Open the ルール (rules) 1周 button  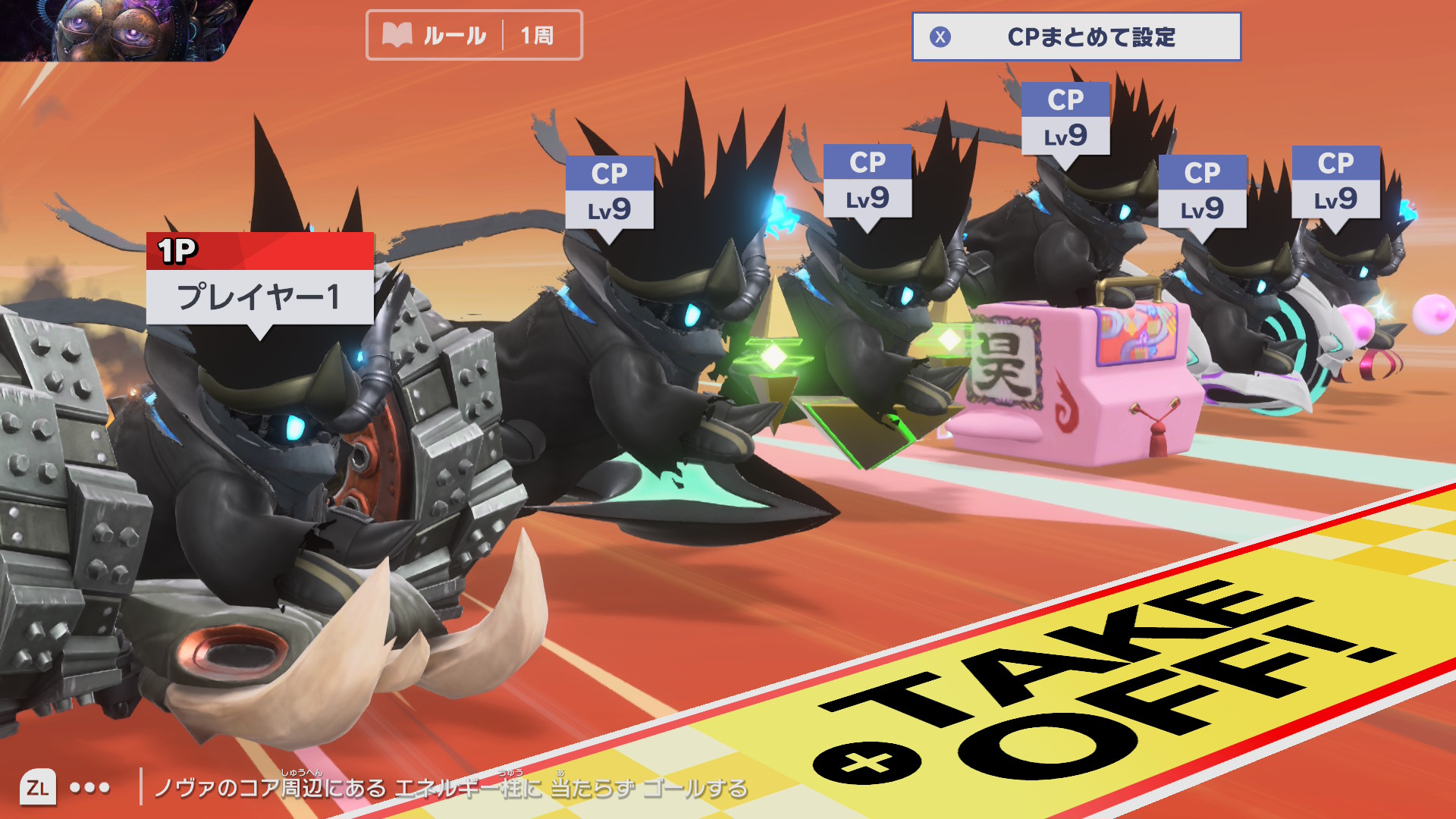point(474,35)
